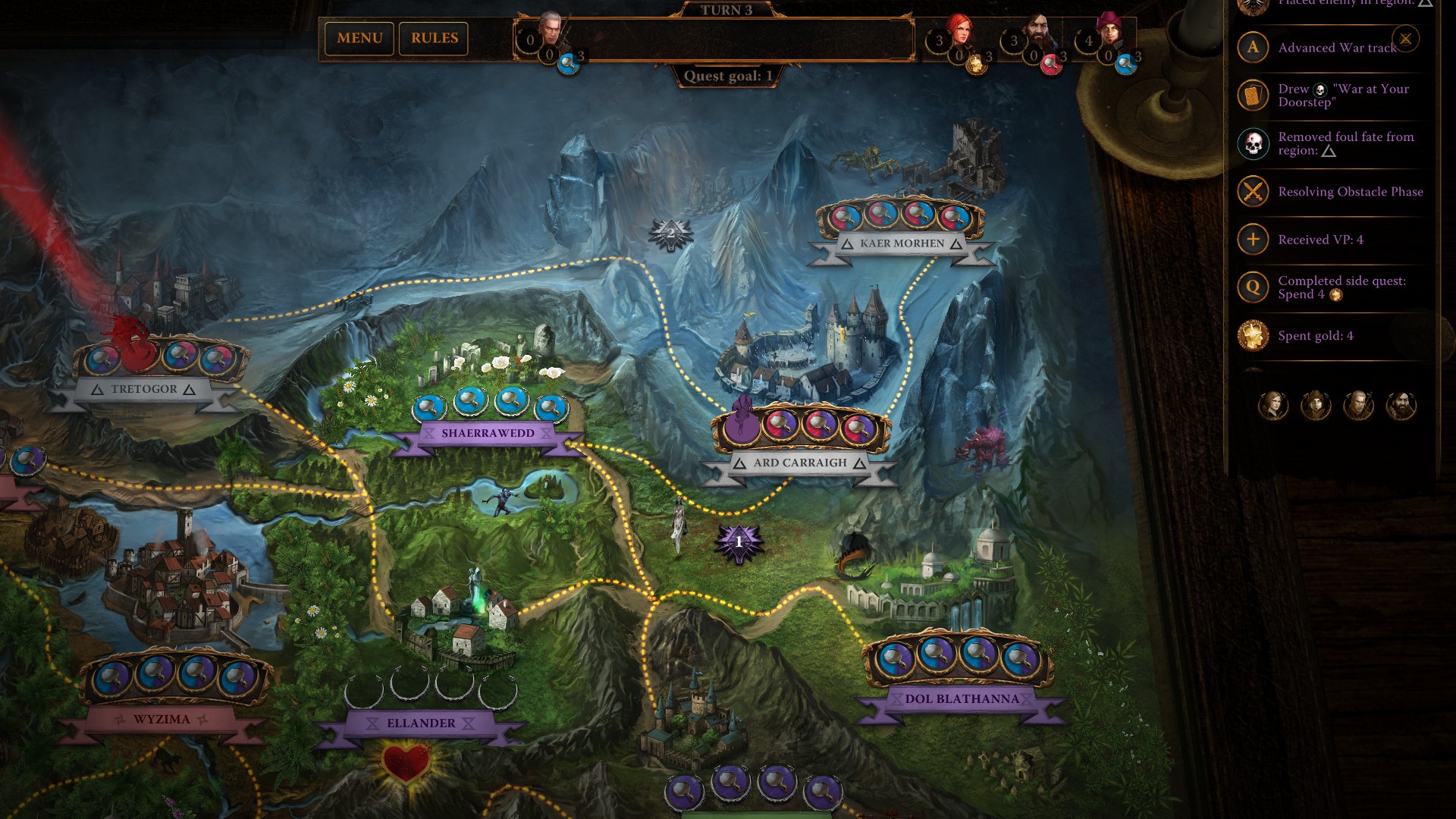Click the plus icon next to 'Received VP: 4'
Image resolution: width=1456 pixels, height=819 pixels.
[1252, 239]
